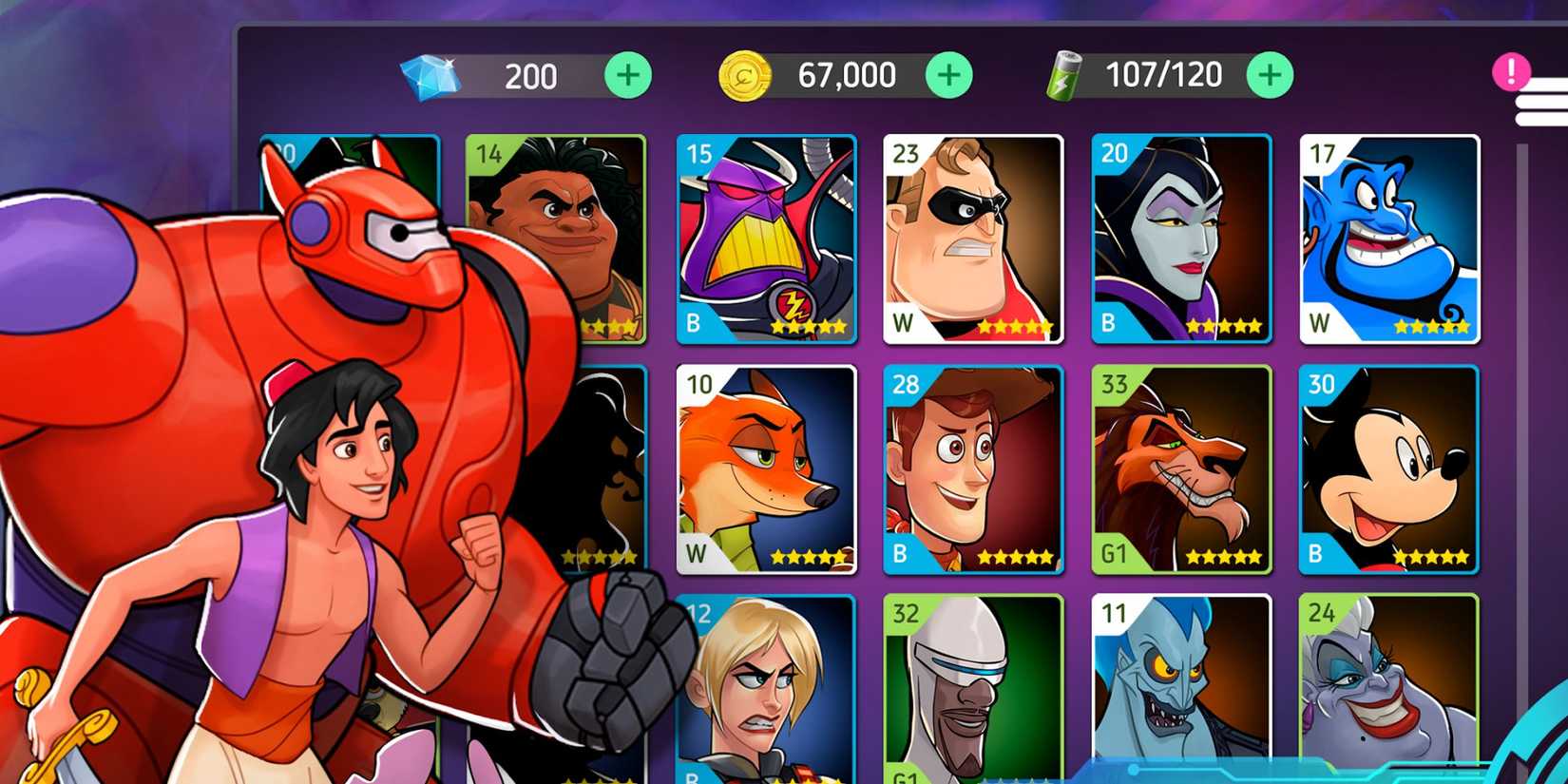The image size is (1568, 784).
Task: Select Mickey Mouse's level 30 card
Action: [x=1389, y=470]
